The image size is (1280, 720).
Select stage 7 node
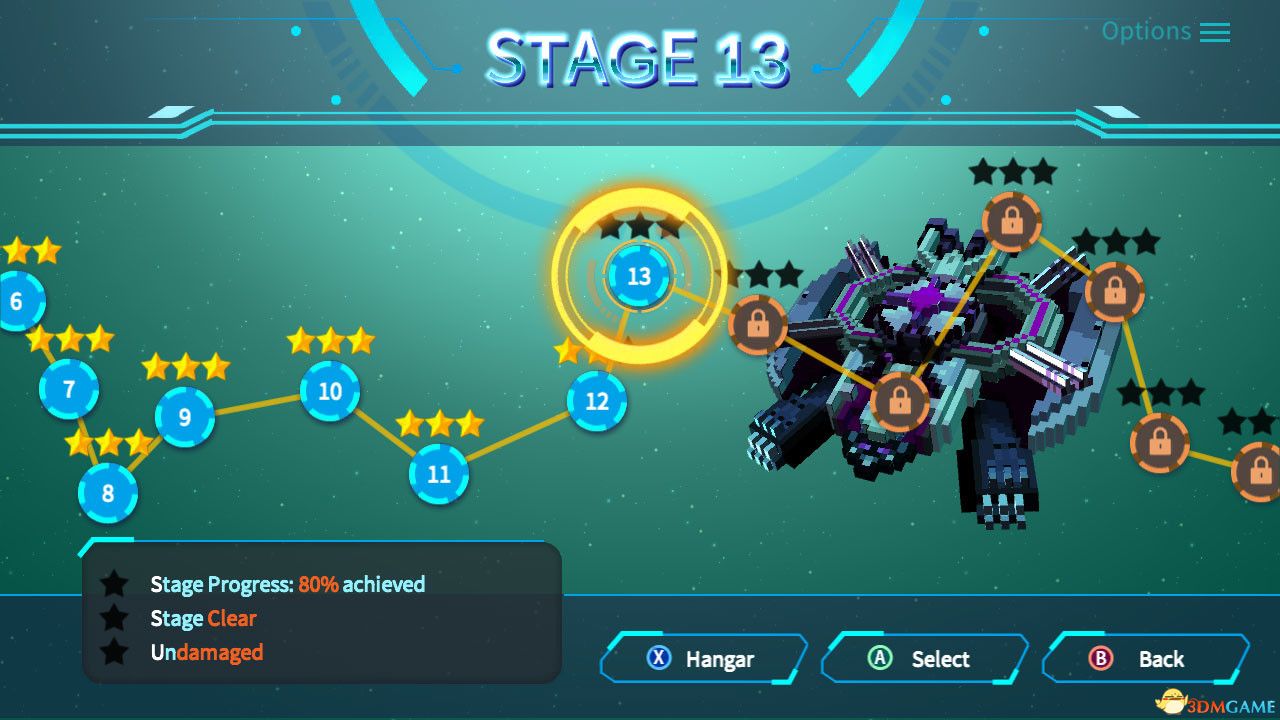[x=69, y=388]
